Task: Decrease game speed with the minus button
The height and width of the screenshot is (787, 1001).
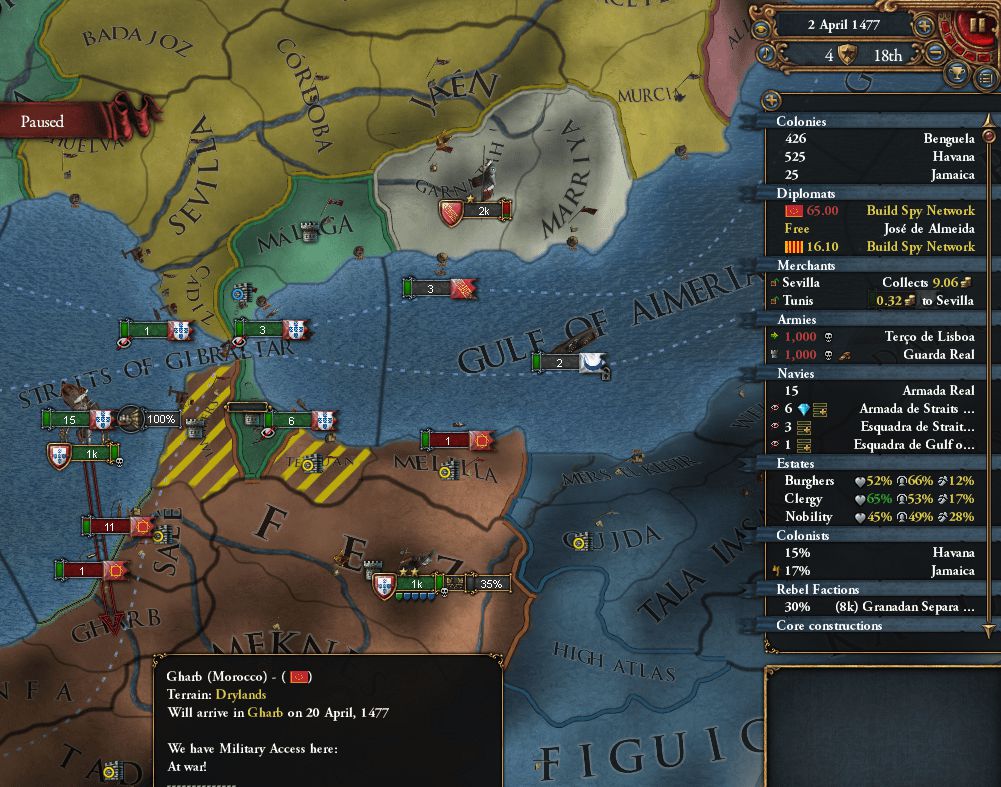Action: pos(936,55)
